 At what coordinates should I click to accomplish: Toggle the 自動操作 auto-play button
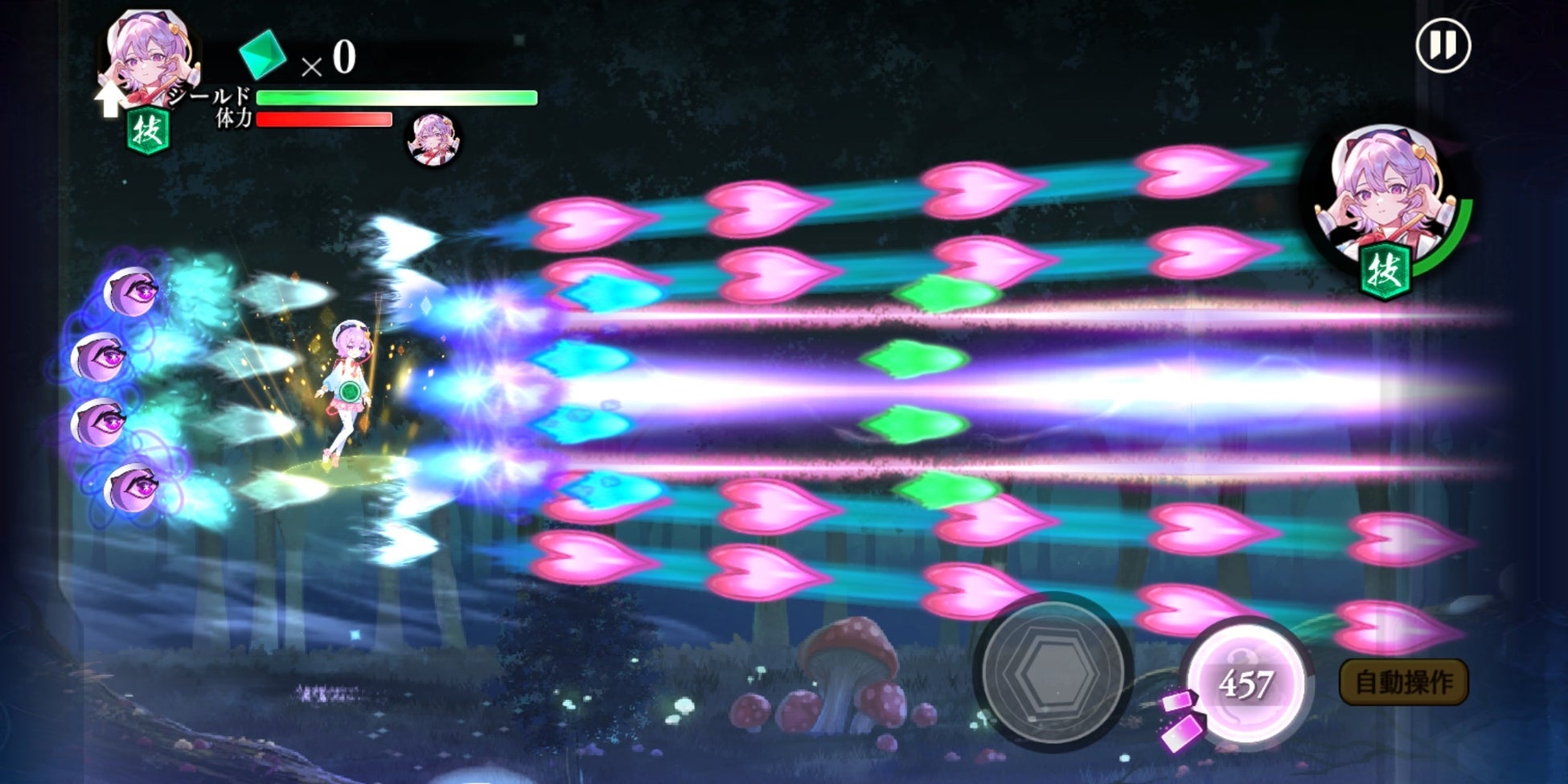click(1403, 683)
